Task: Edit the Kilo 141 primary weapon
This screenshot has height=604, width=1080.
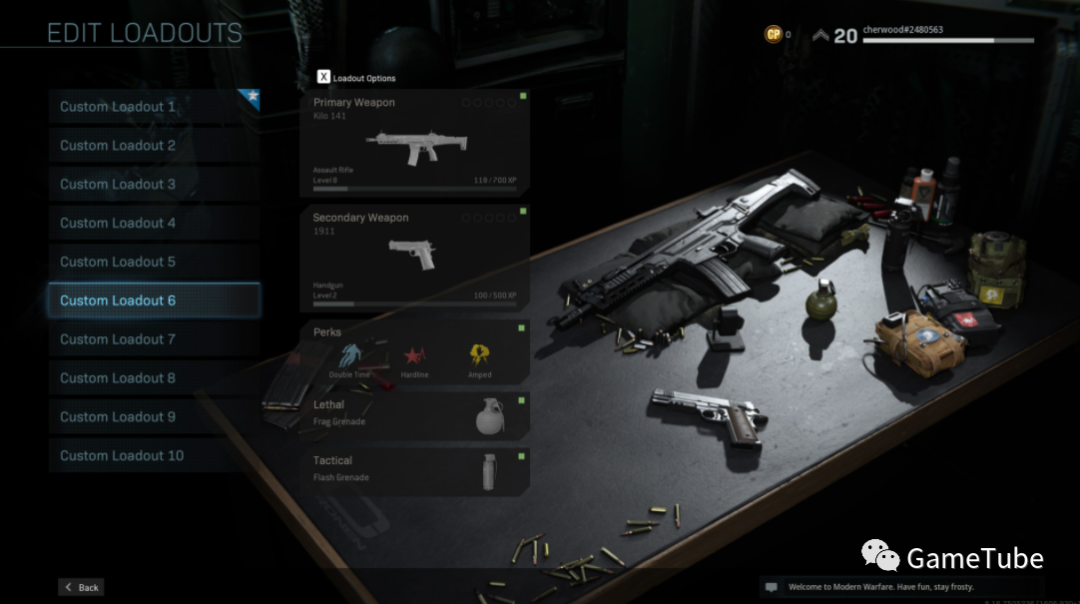Action: pyautogui.click(x=414, y=144)
